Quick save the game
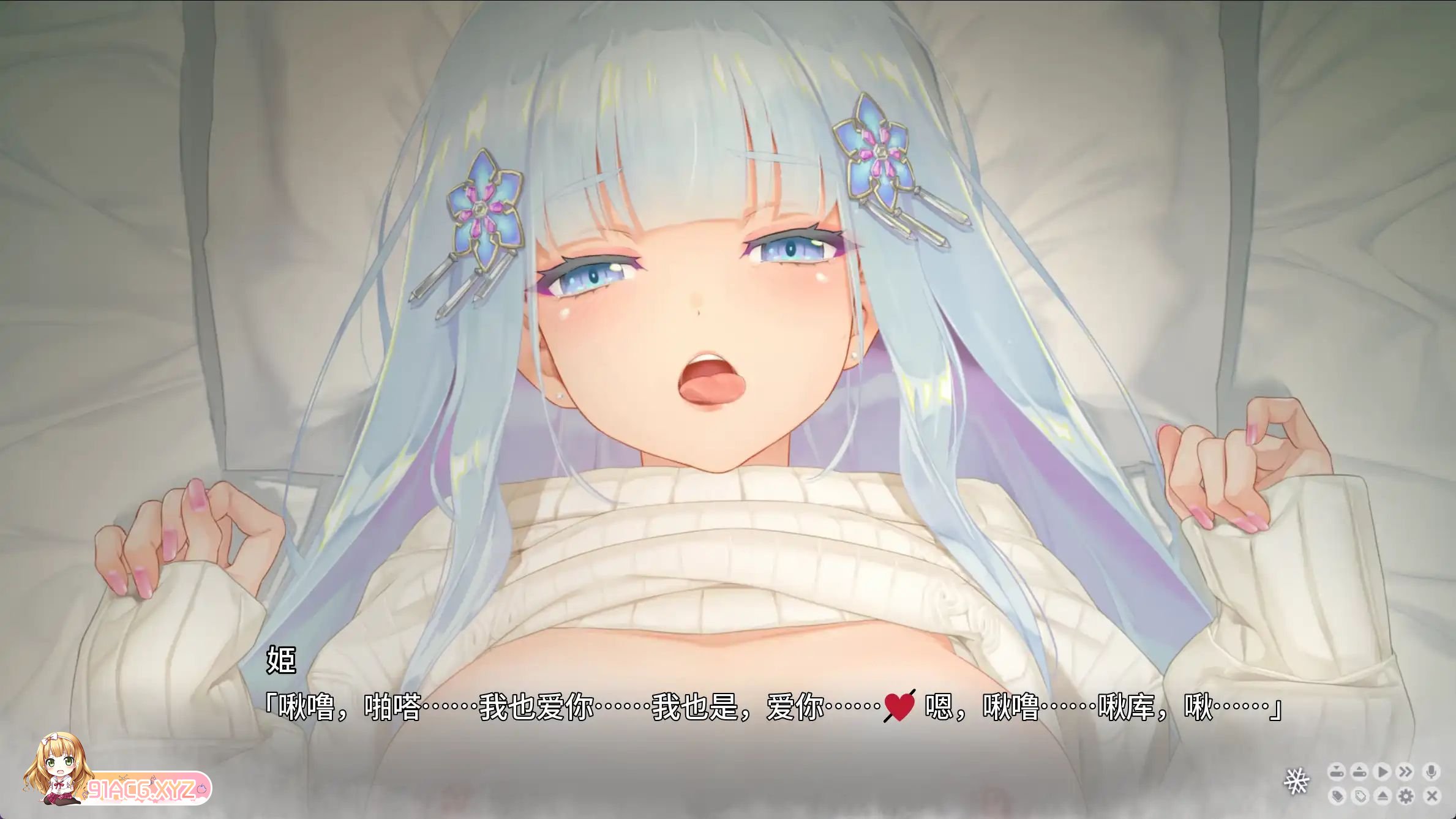 tap(1337, 772)
